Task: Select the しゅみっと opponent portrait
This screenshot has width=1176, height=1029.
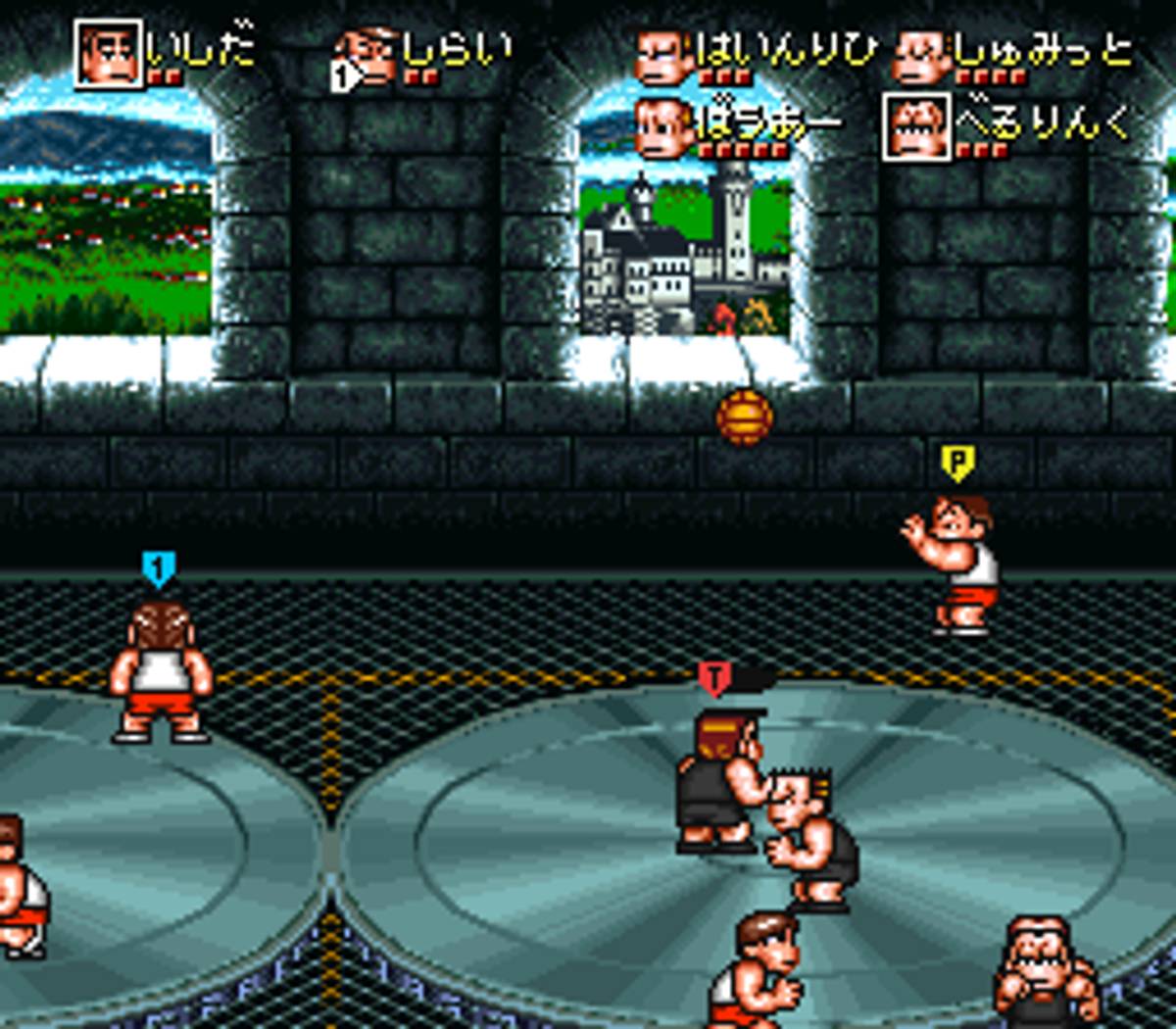Action: coord(919,57)
